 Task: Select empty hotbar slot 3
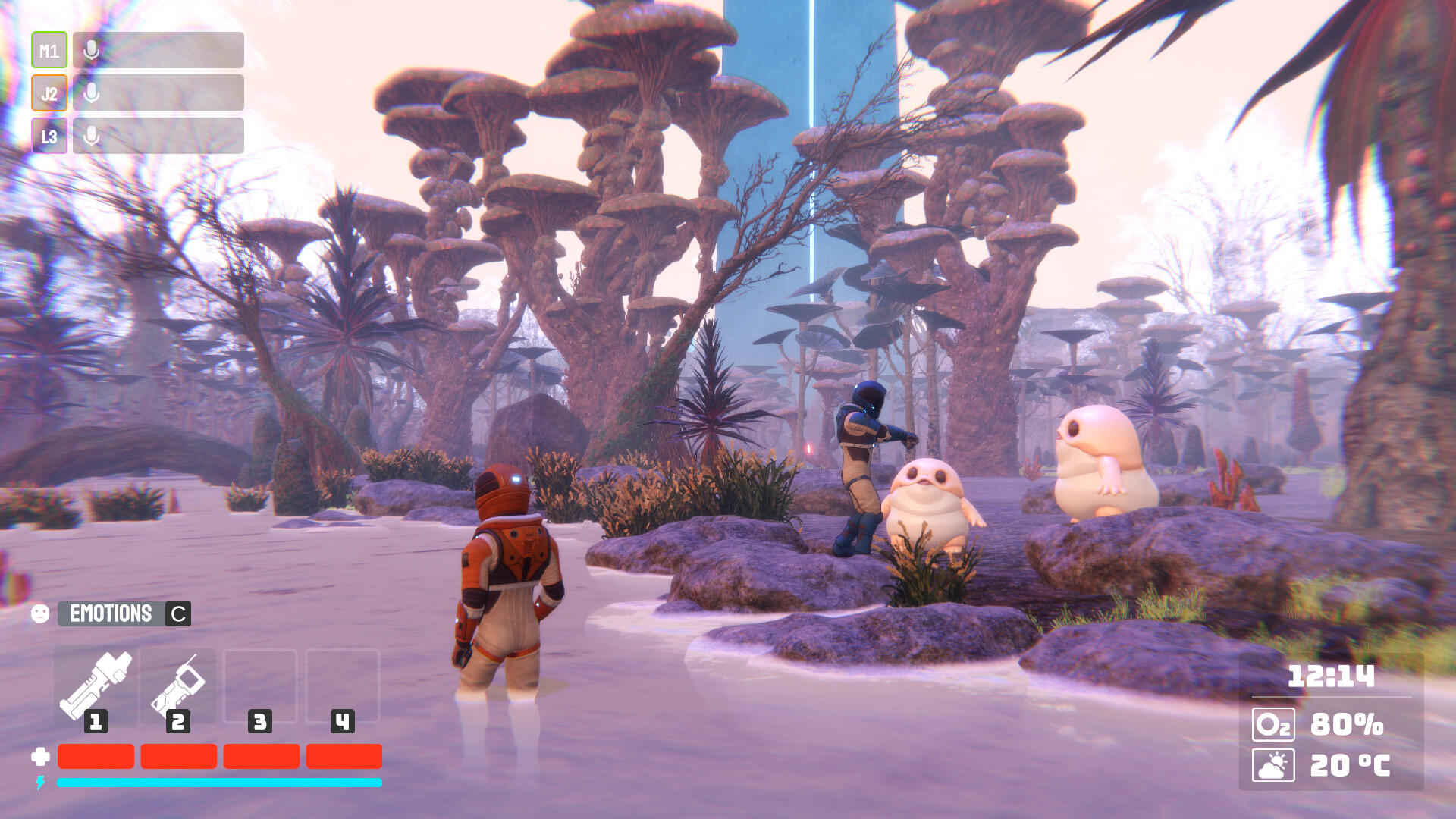click(260, 681)
